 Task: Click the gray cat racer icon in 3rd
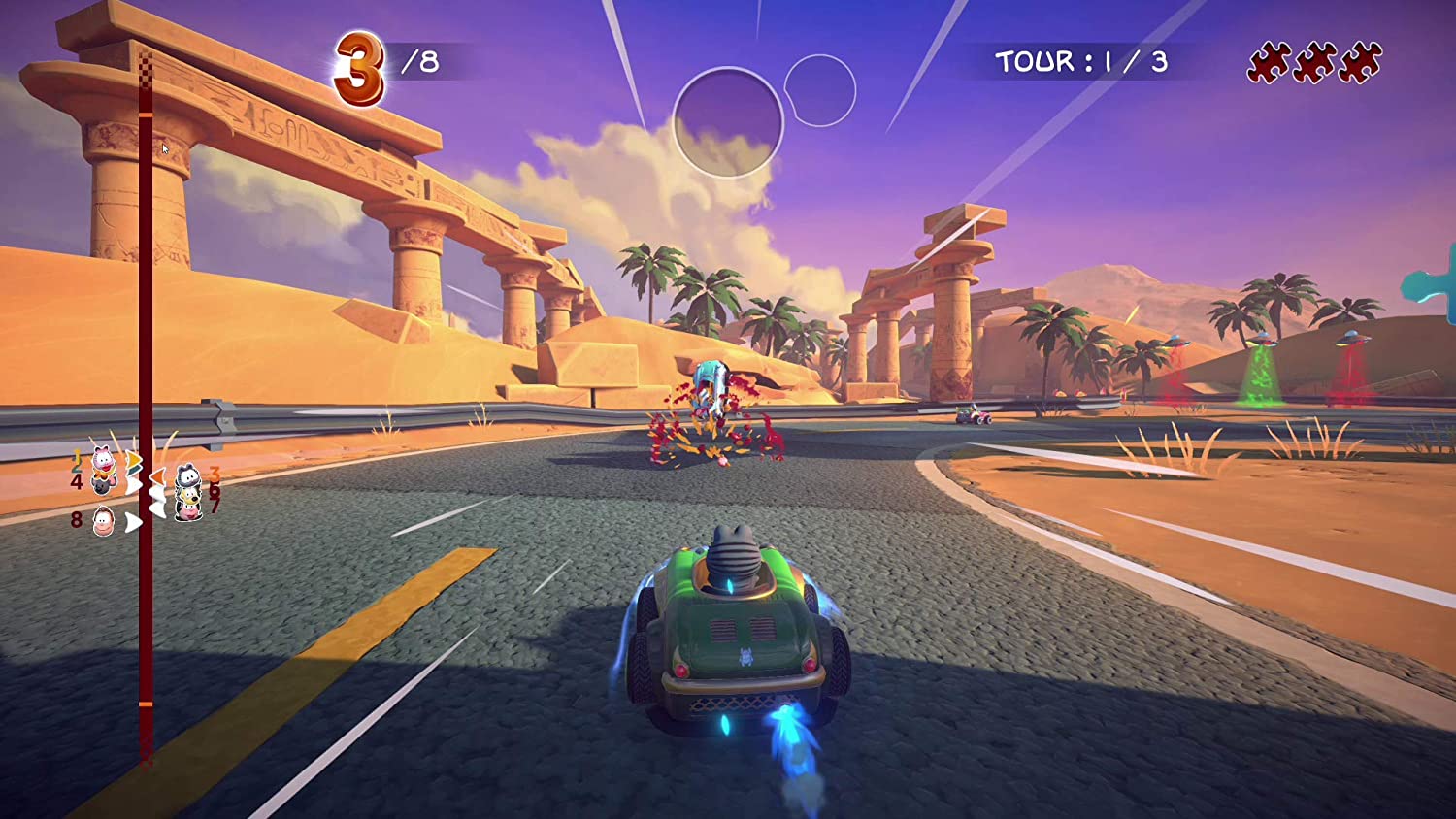188,475
